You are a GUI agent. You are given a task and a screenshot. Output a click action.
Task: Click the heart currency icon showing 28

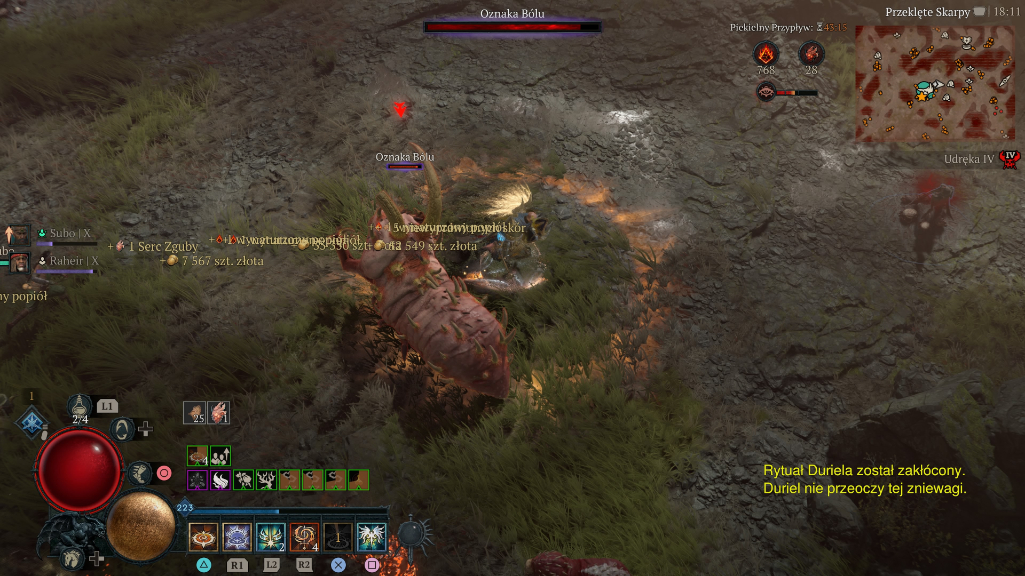pos(812,53)
